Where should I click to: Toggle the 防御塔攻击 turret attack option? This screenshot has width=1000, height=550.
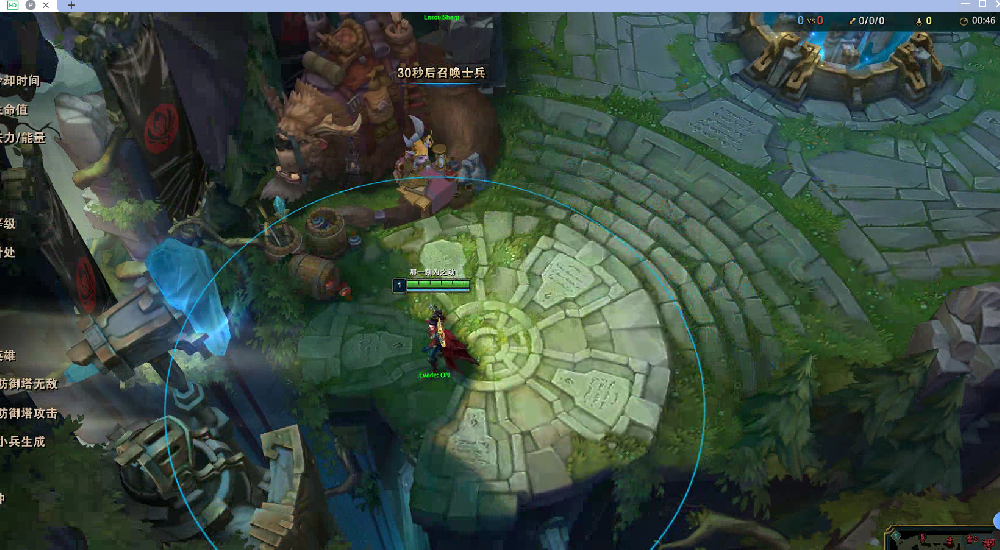click(x=28, y=413)
